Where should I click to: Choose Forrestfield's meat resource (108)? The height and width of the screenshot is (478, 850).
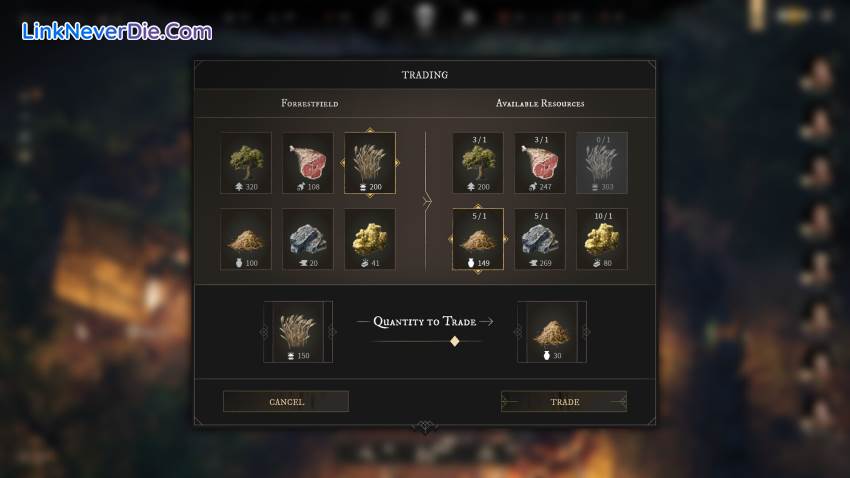click(308, 163)
